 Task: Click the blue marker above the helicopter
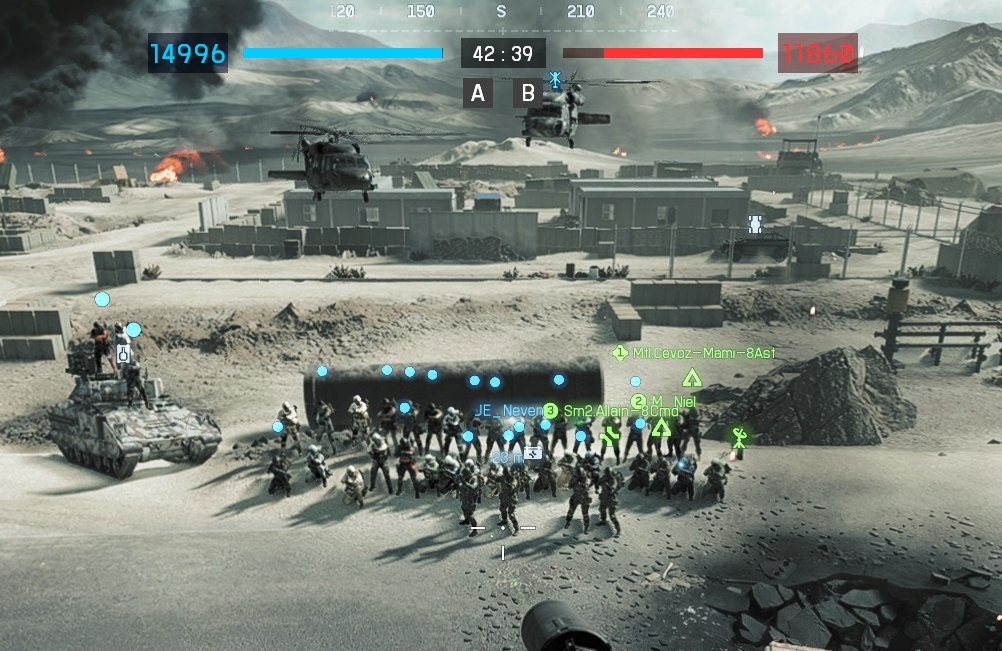[x=555, y=77]
